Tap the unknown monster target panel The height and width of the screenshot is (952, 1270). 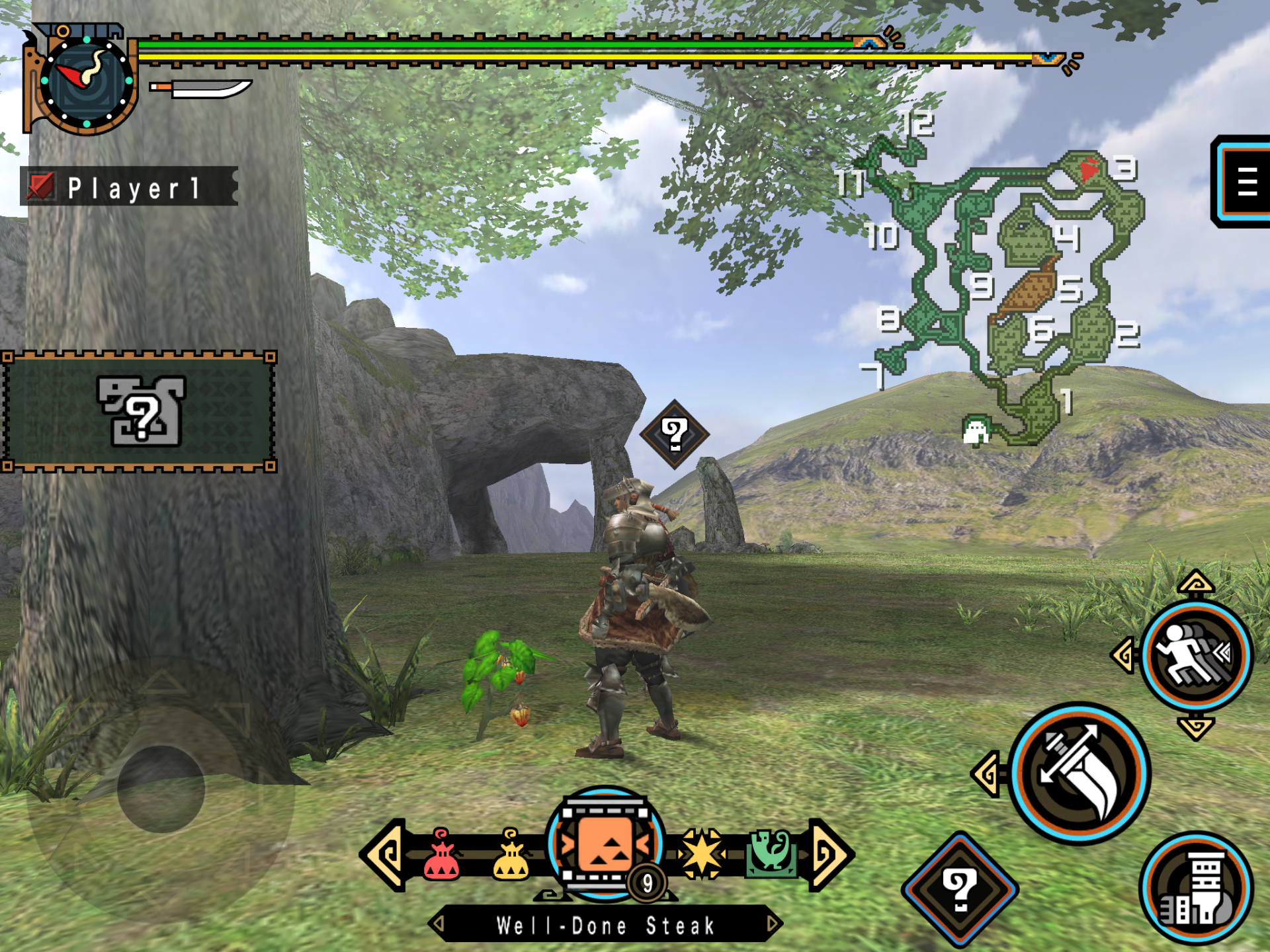pyautogui.click(x=139, y=411)
